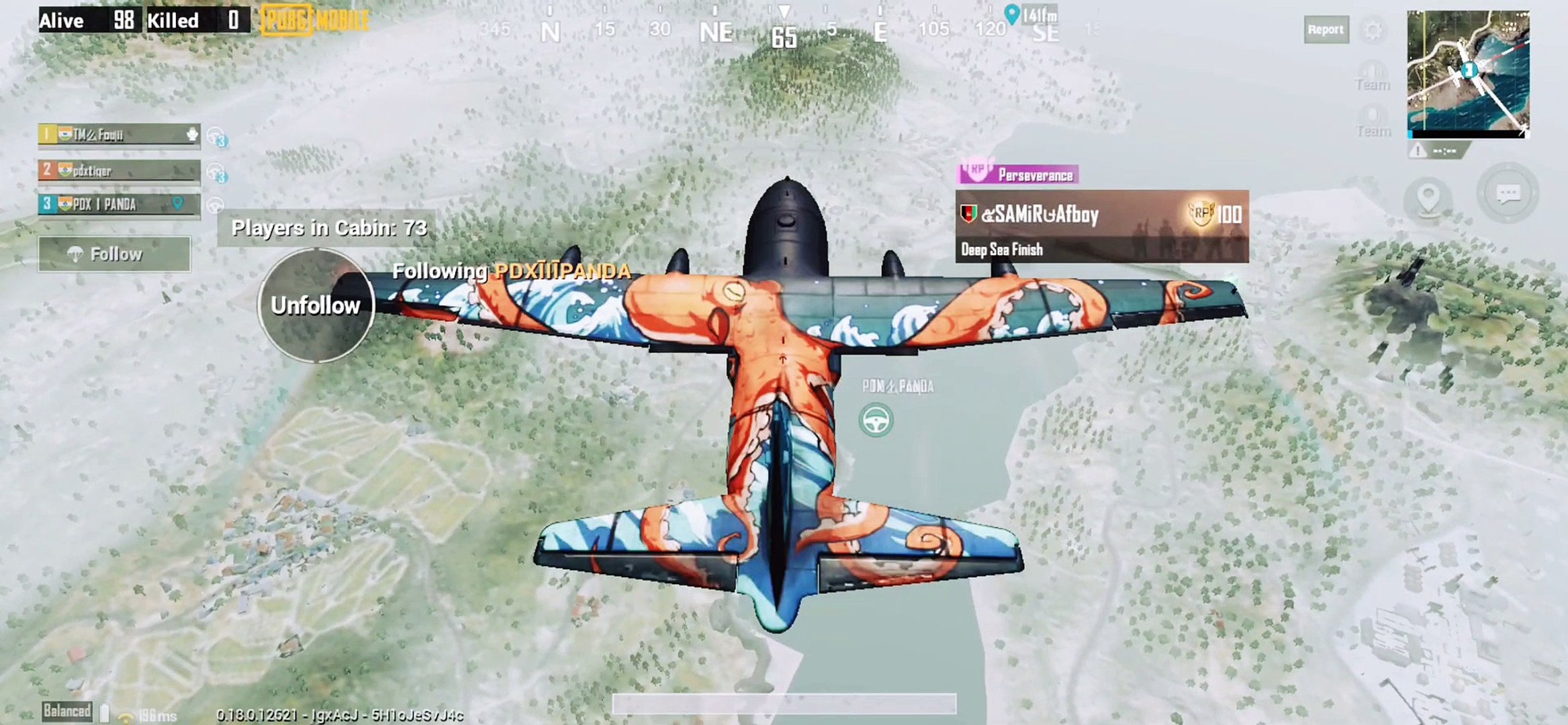Report a player with the Report button
1568x725 pixels.
click(1326, 30)
